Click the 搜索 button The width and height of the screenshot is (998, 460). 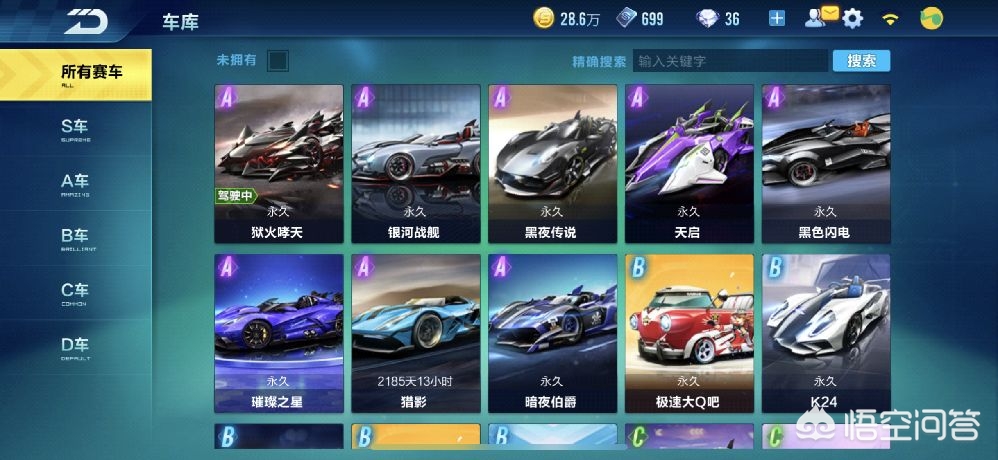pos(861,61)
